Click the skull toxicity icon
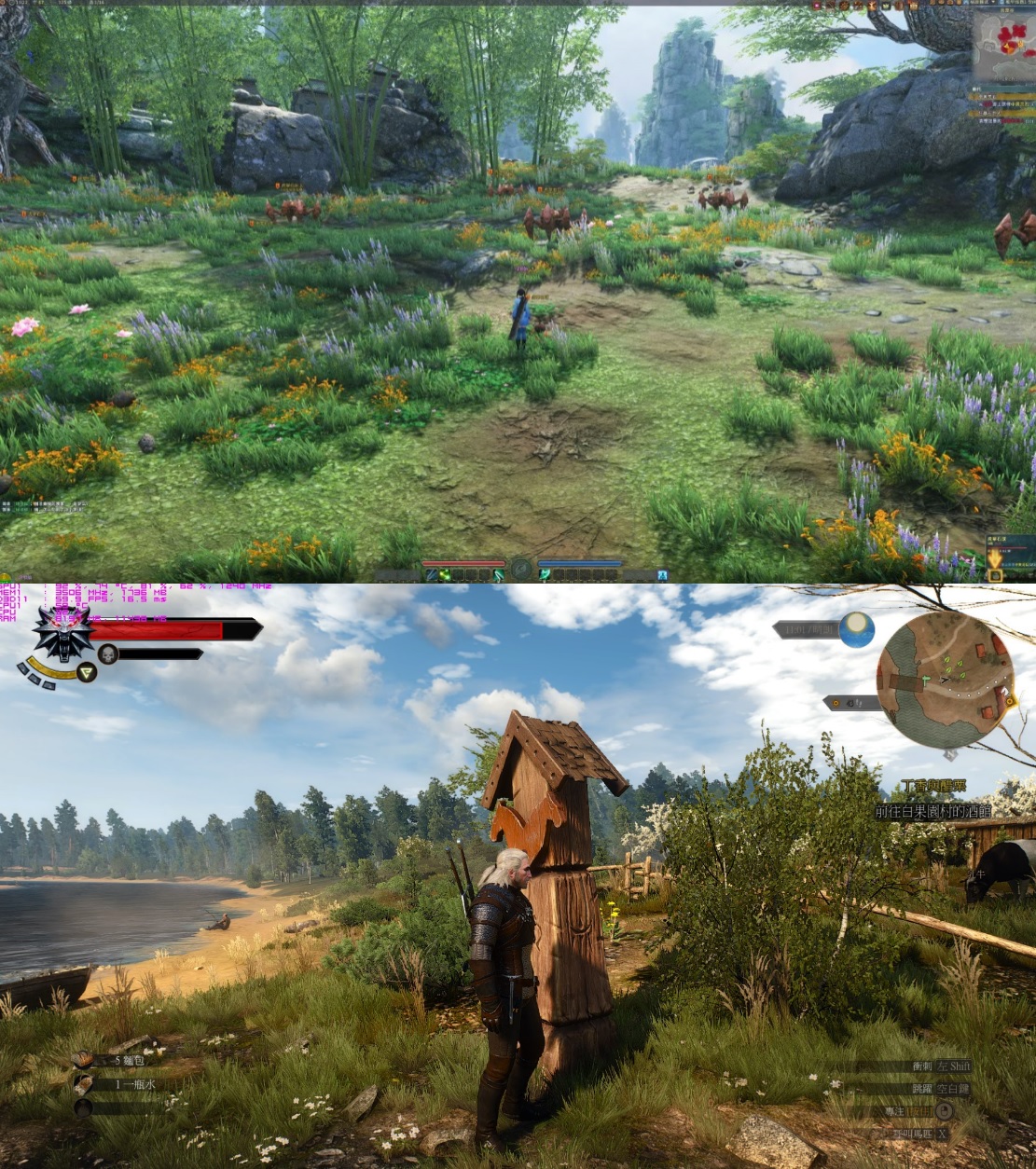The width and height of the screenshot is (1036, 1169). (x=108, y=653)
